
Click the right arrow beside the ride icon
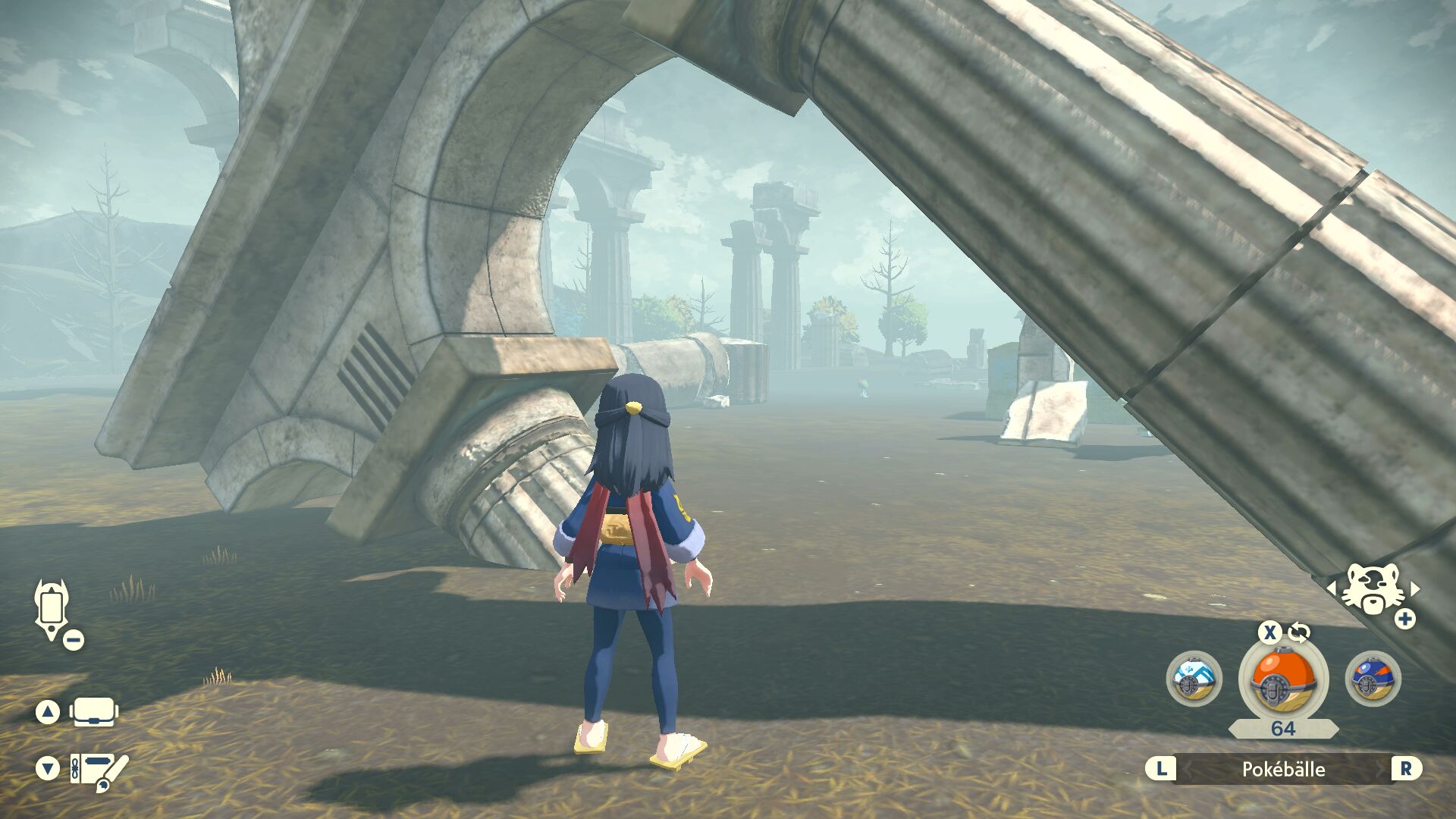pos(1414,588)
